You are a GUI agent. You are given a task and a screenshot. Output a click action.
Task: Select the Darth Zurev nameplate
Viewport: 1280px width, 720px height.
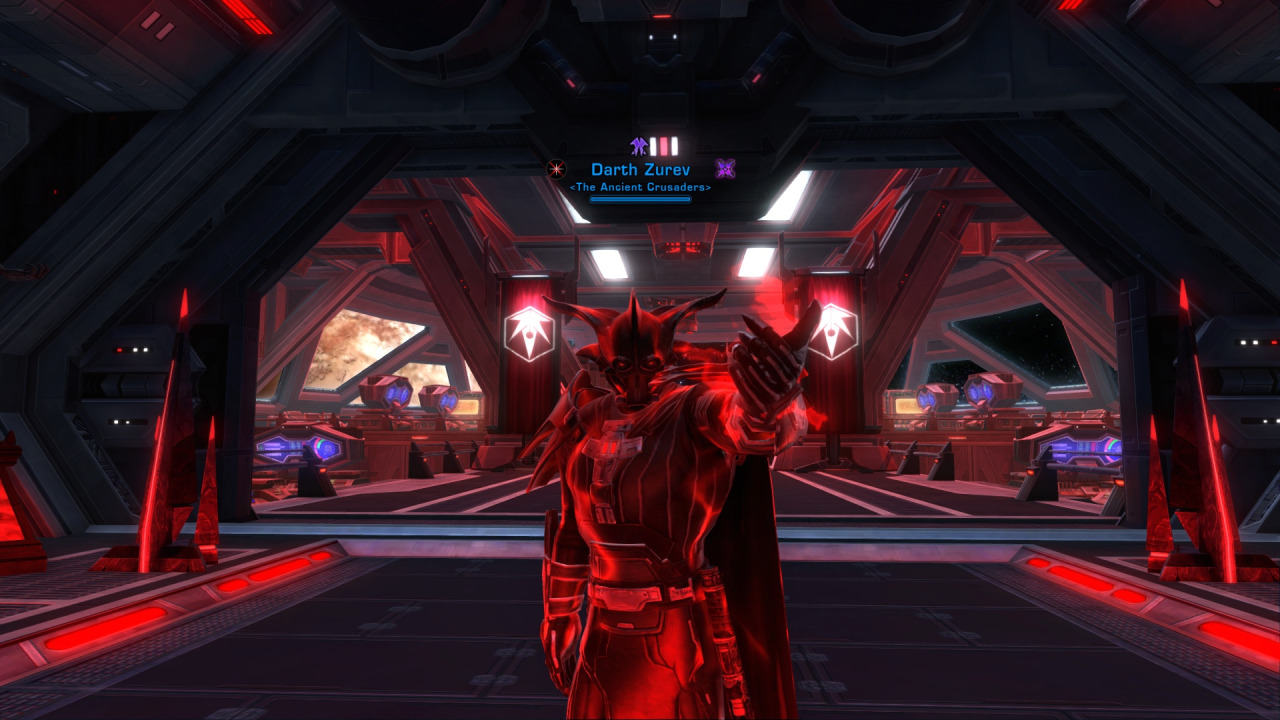pos(640,170)
